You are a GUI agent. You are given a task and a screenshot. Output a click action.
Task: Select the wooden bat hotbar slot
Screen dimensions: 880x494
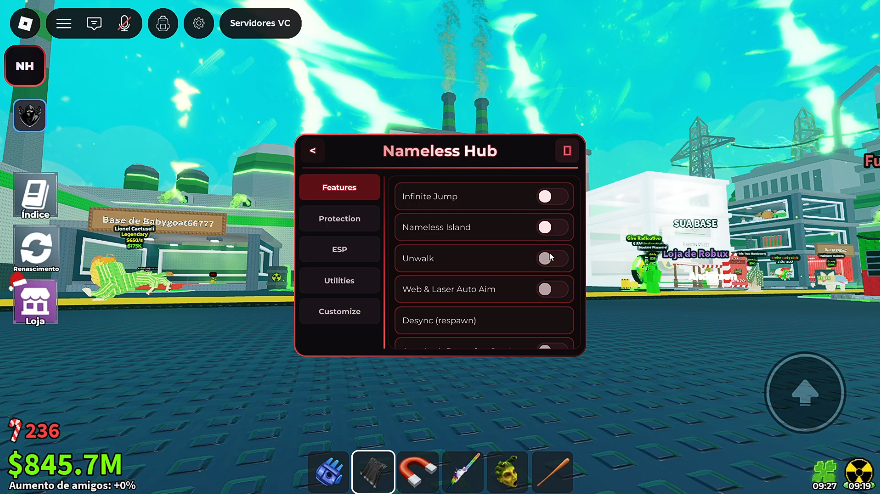tap(551, 471)
